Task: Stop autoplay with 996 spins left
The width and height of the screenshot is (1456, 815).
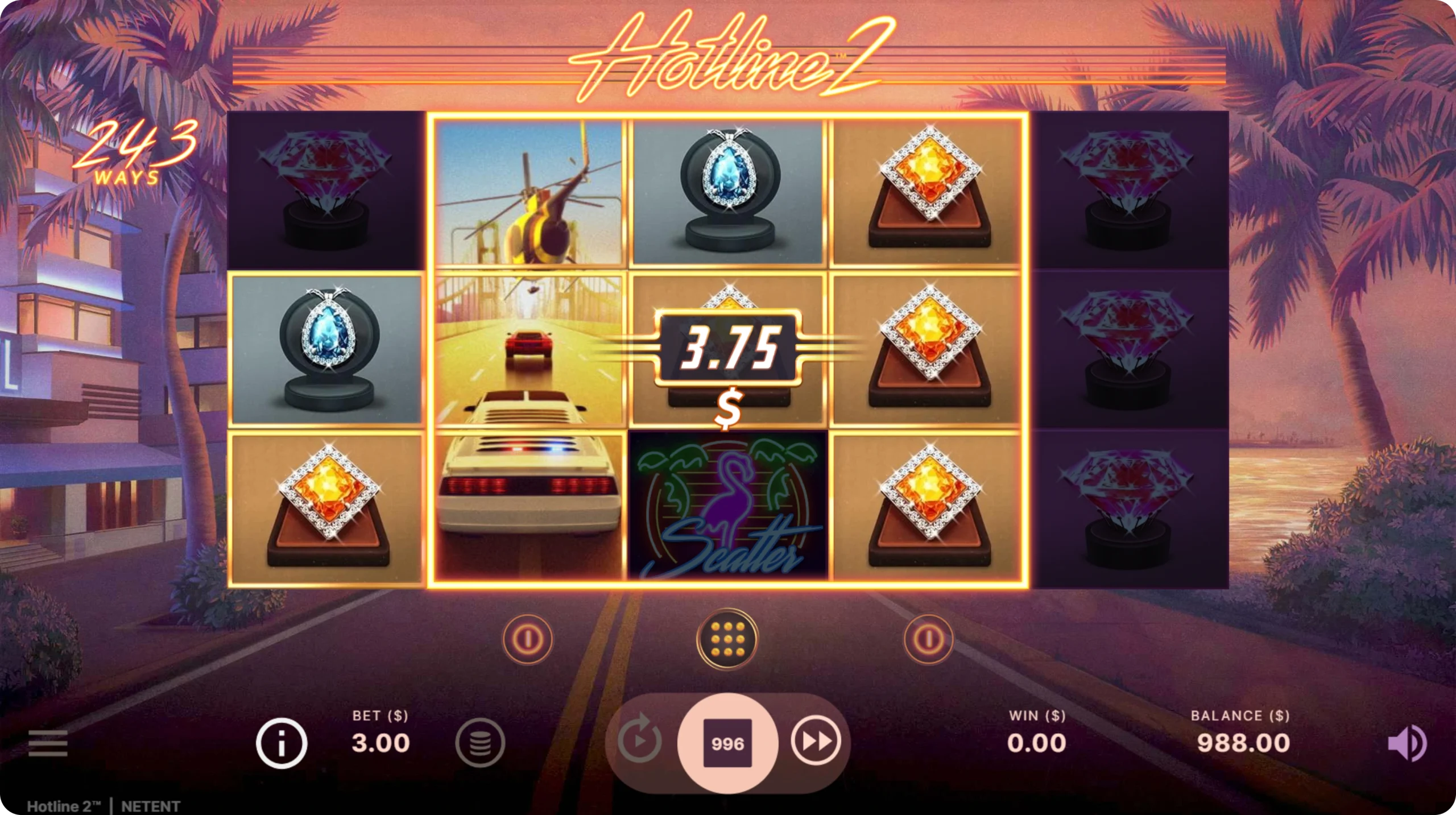Action: tap(727, 743)
